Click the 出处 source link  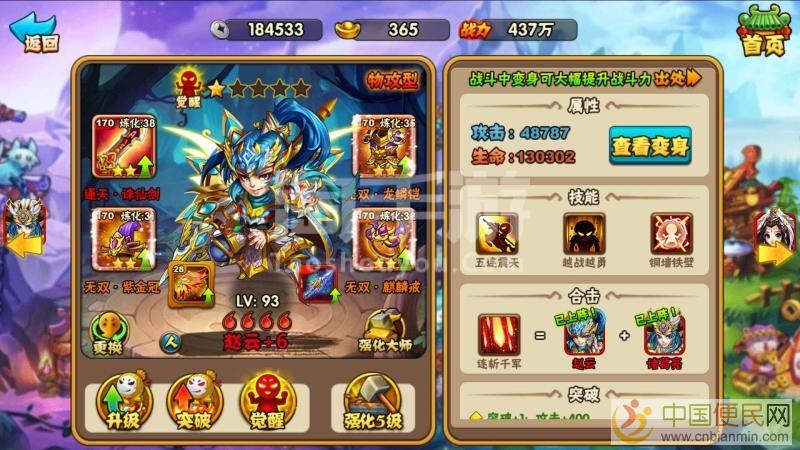tap(677, 77)
